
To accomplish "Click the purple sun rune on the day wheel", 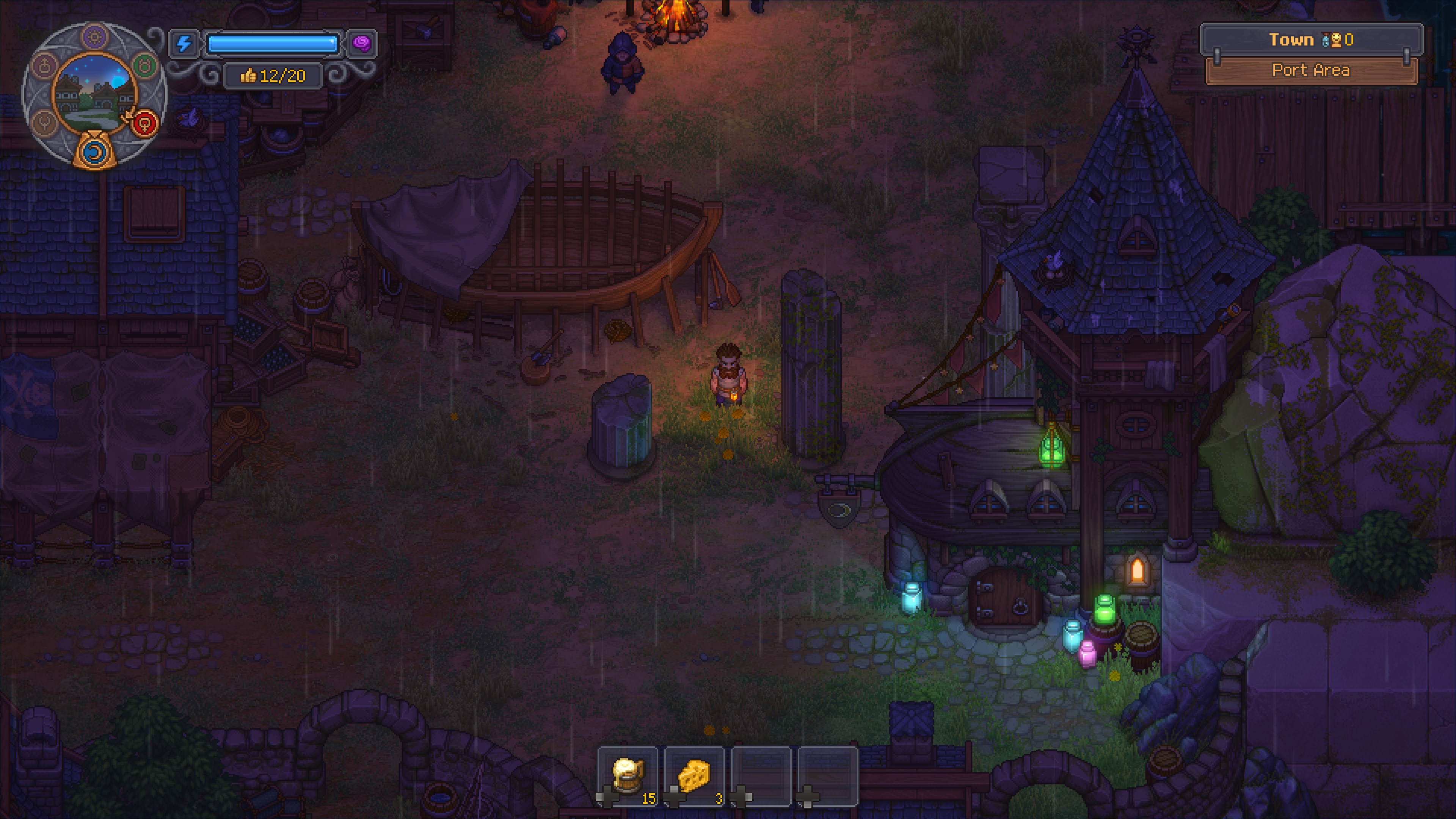I will (x=94, y=37).
